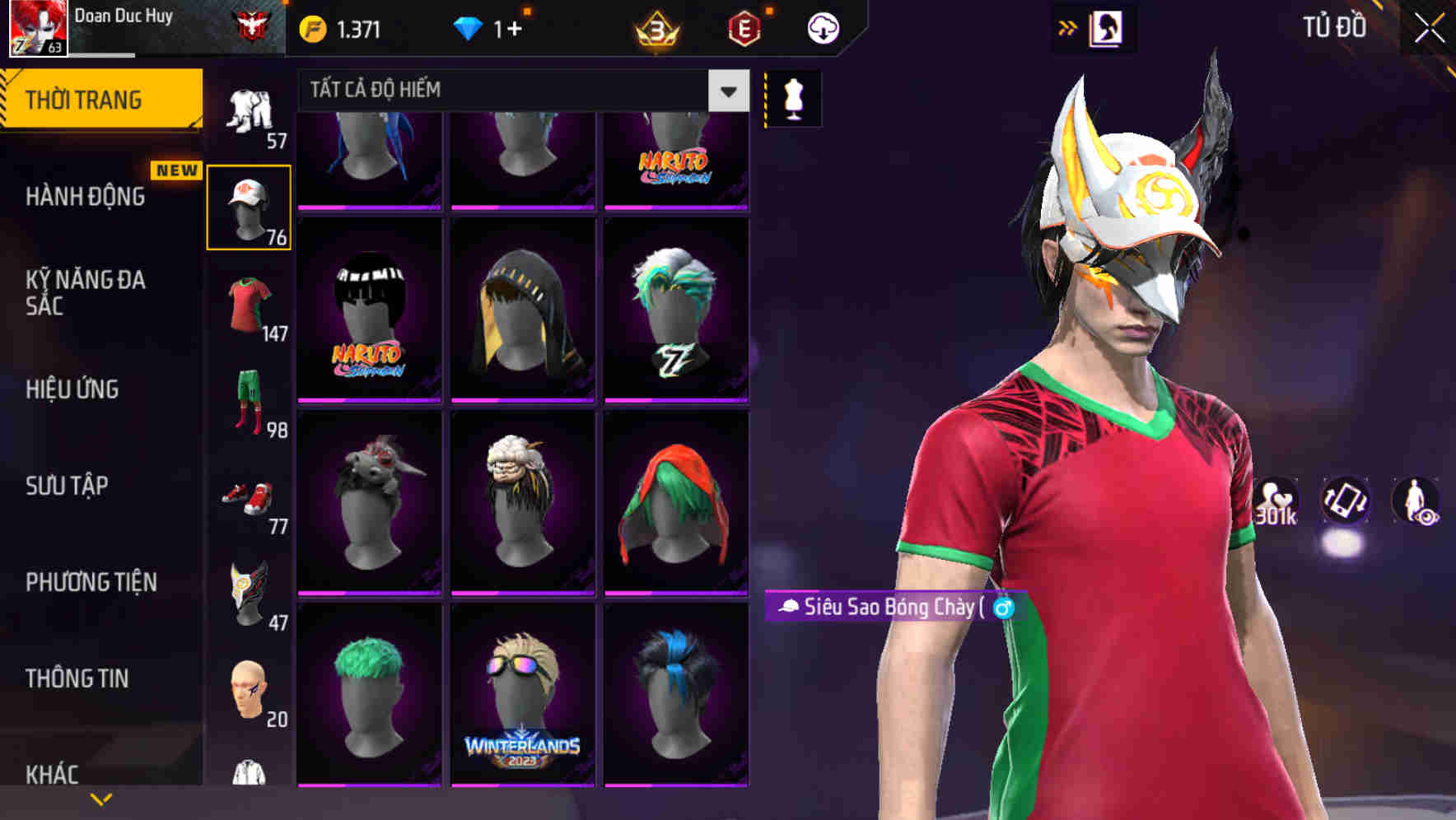Viewport: 1456px width, 820px height.
Task: Collapse the panel using the double-arrow chevron
Action: point(1068,26)
